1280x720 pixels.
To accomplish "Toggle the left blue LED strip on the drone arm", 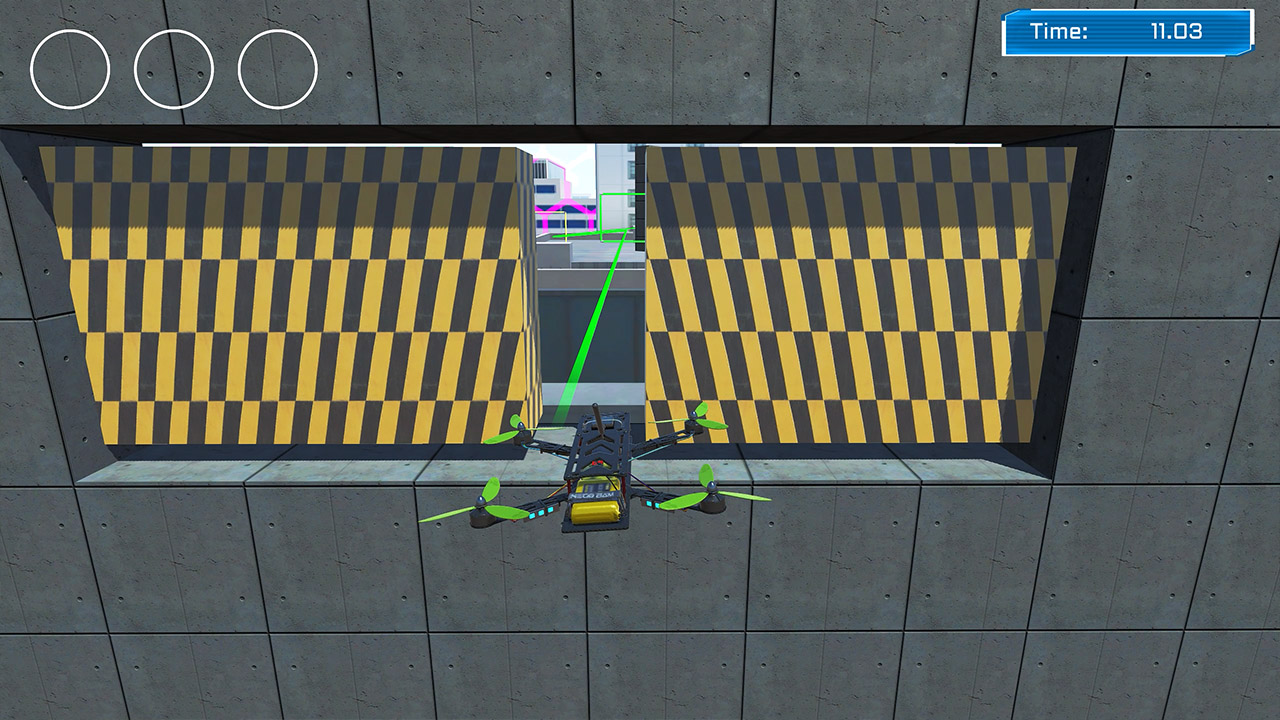I will tap(540, 512).
